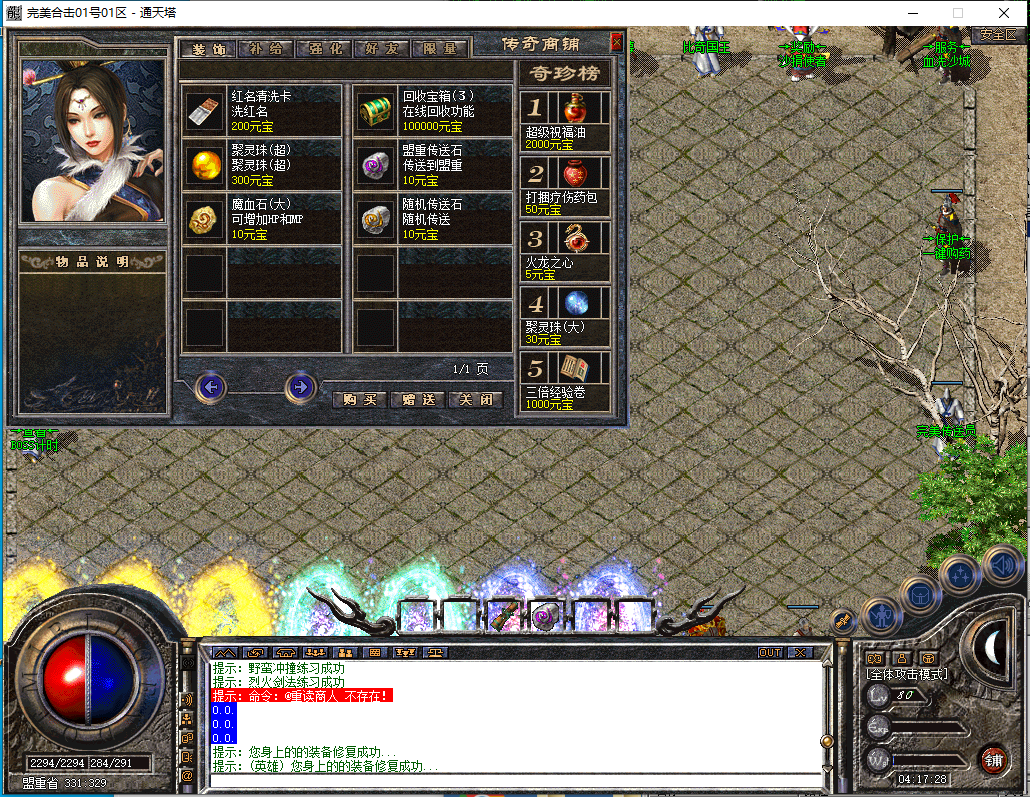Go to the next shop page arrow
Image resolution: width=1030 pixels, height=797 pixels.
click(300, 387)
